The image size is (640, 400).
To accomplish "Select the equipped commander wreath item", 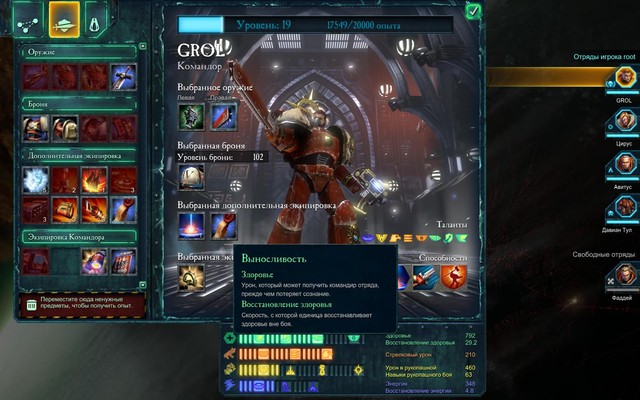I will coord(191,276).
